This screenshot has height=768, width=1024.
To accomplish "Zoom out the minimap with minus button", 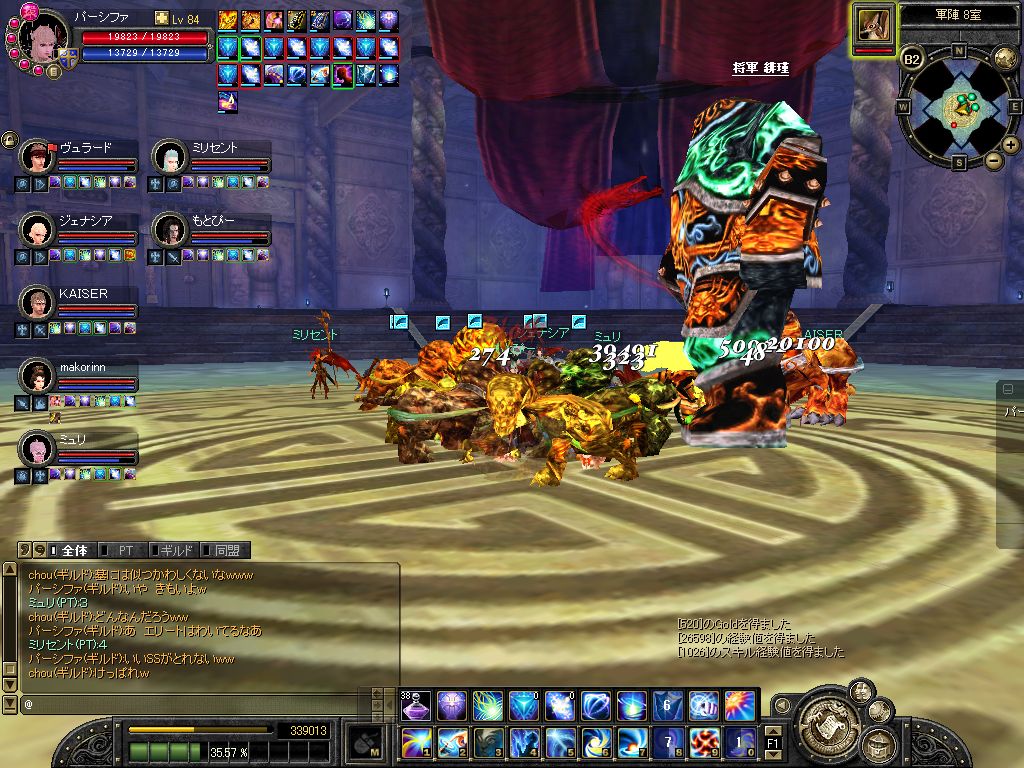I will pyautogui.click(x=993, y=161).
